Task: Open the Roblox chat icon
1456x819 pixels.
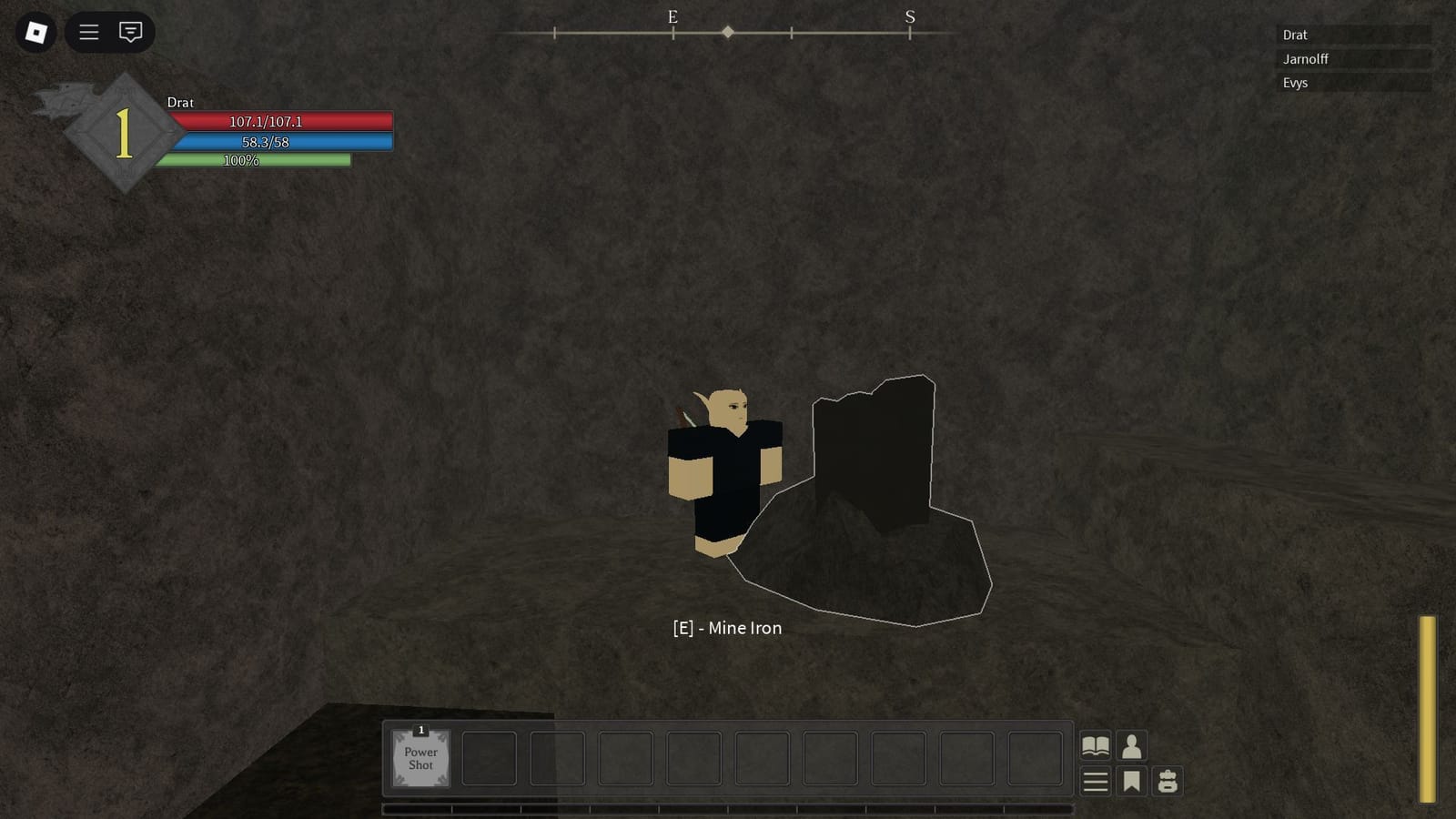Action: click(x=132, y=33)
